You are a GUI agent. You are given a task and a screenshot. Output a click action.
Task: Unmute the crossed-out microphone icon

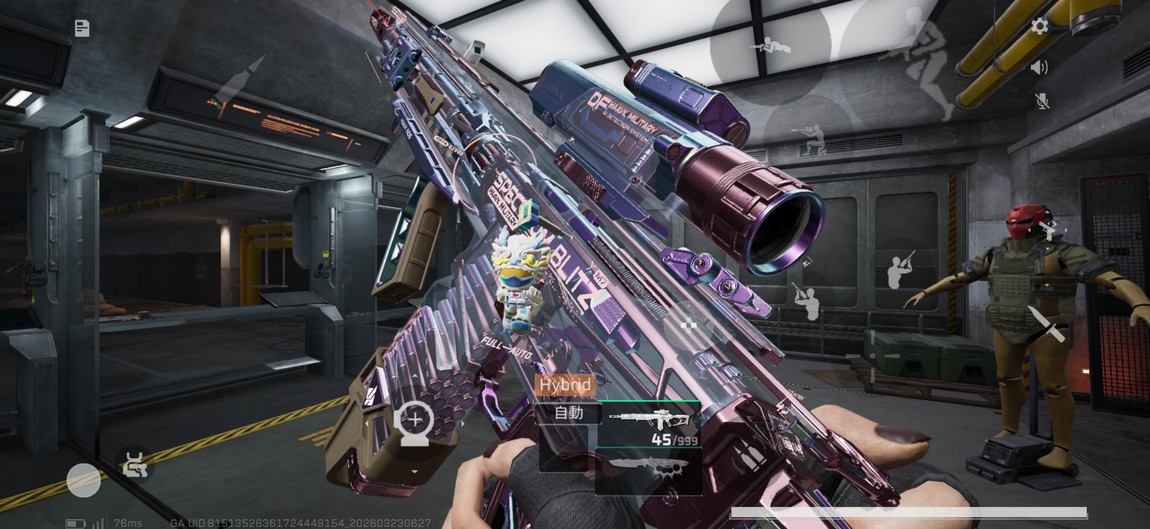(1041, 101)
